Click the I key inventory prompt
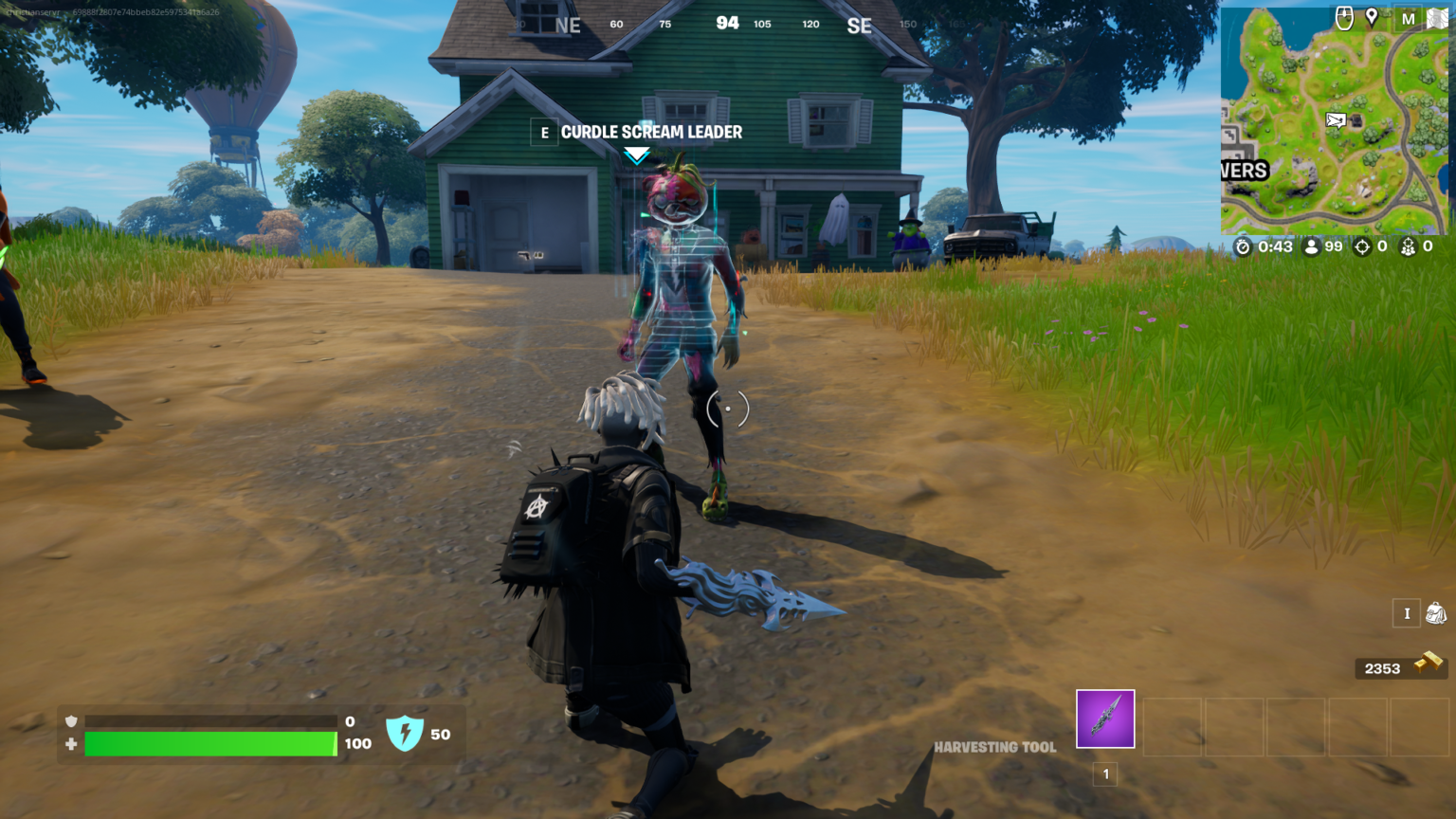The image size is (1456, 819). (x=1407, y=614)
